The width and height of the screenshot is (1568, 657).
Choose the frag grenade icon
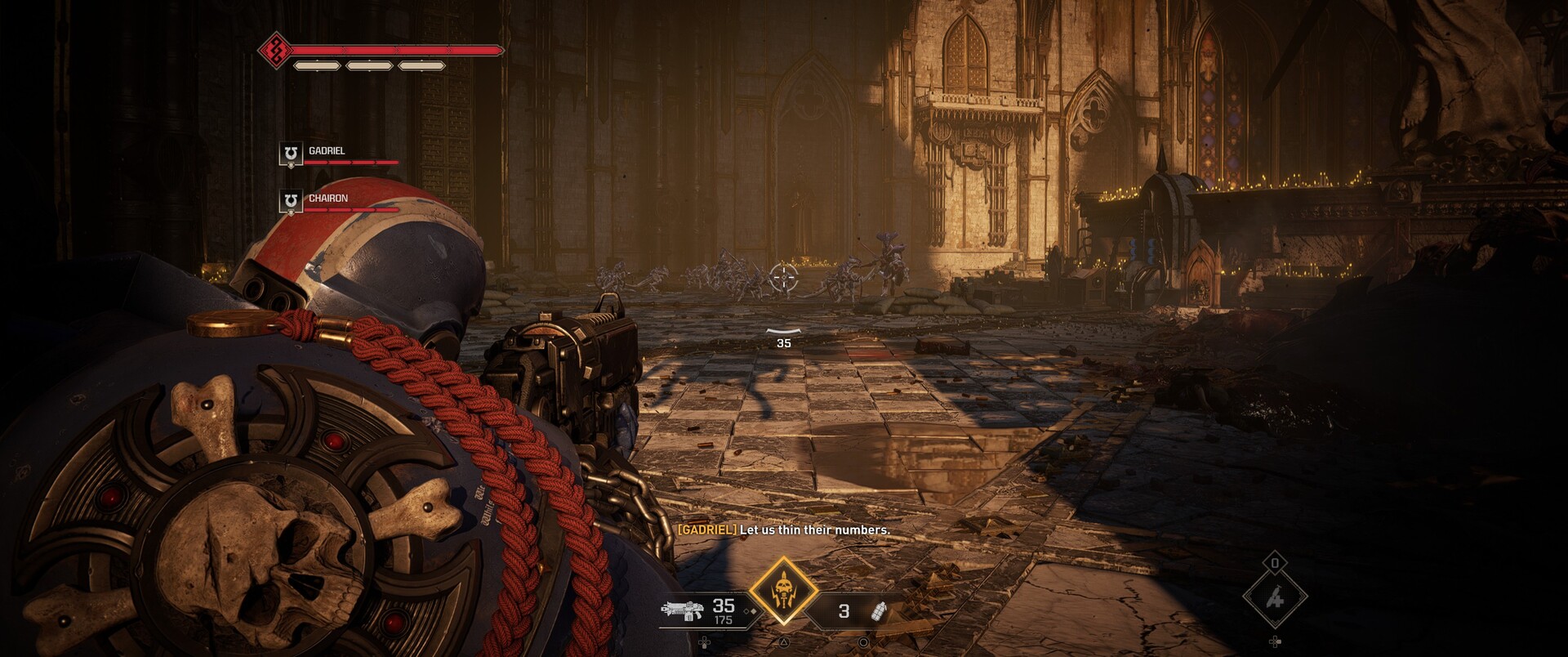point(880,610)
